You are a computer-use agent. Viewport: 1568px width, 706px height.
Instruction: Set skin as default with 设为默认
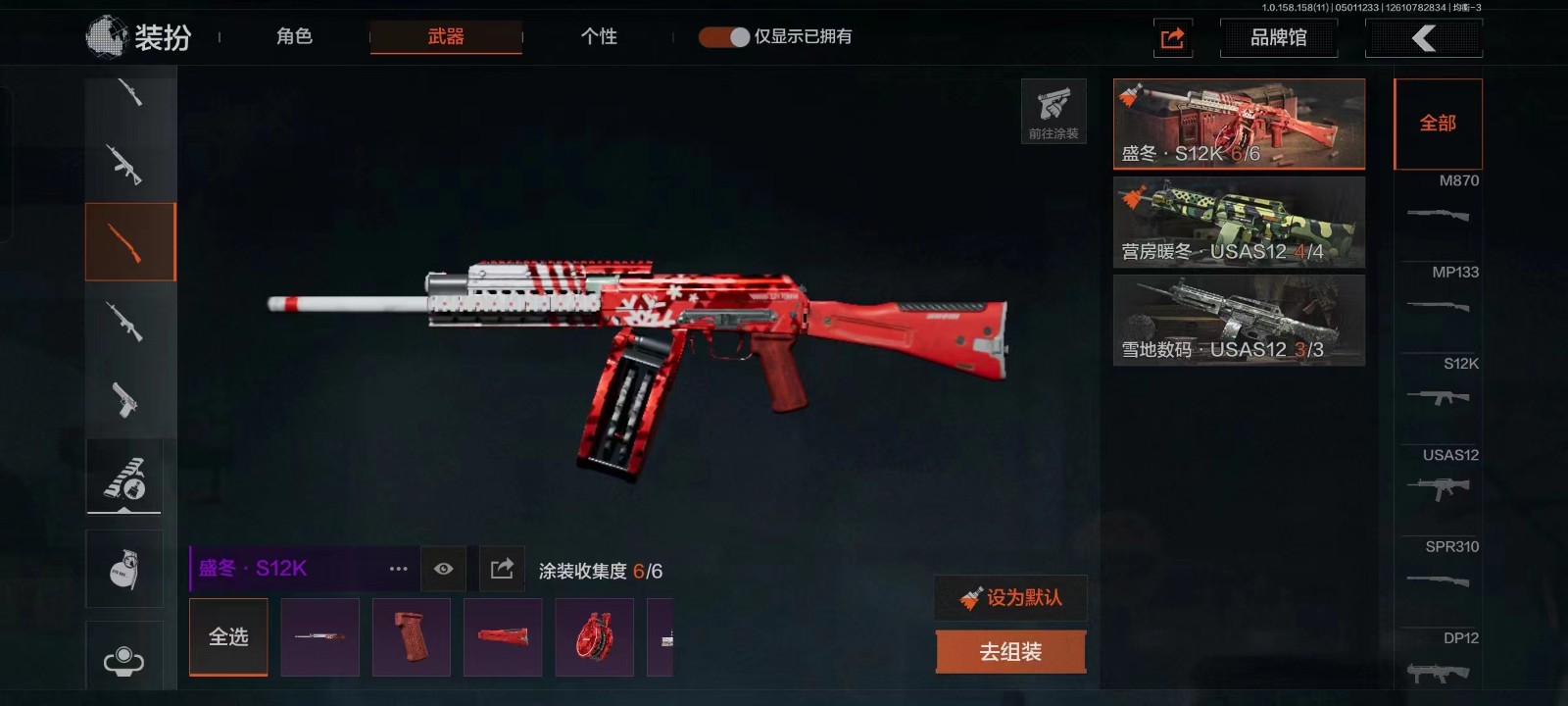[x=1011, y=597]
